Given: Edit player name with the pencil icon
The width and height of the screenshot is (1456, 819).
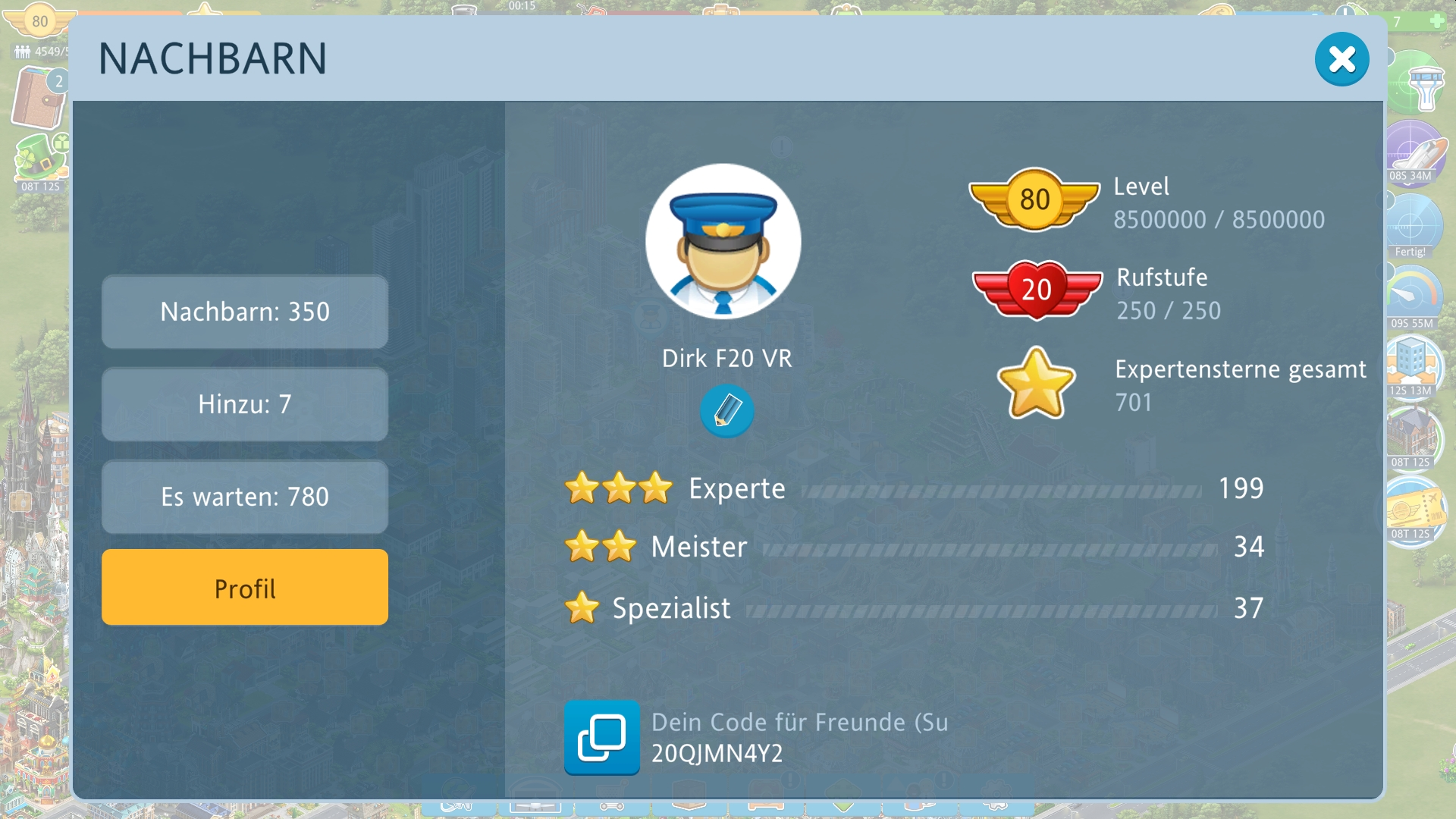Looking at the screenshot, I should pyautogui.click(x=726, y=411).
